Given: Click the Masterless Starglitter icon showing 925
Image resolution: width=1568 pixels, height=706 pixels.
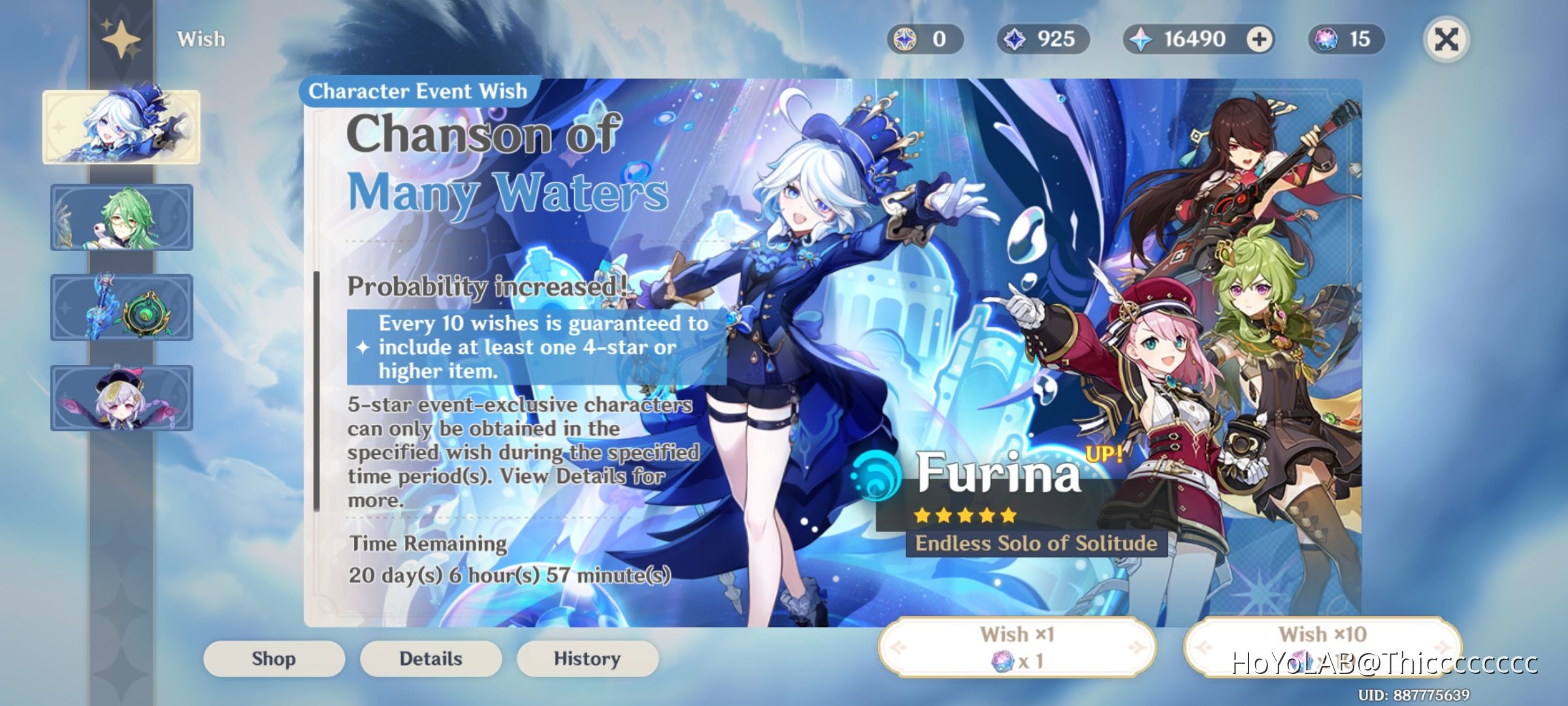Looking at the screenshot, I should click(x=1015, y=39).
